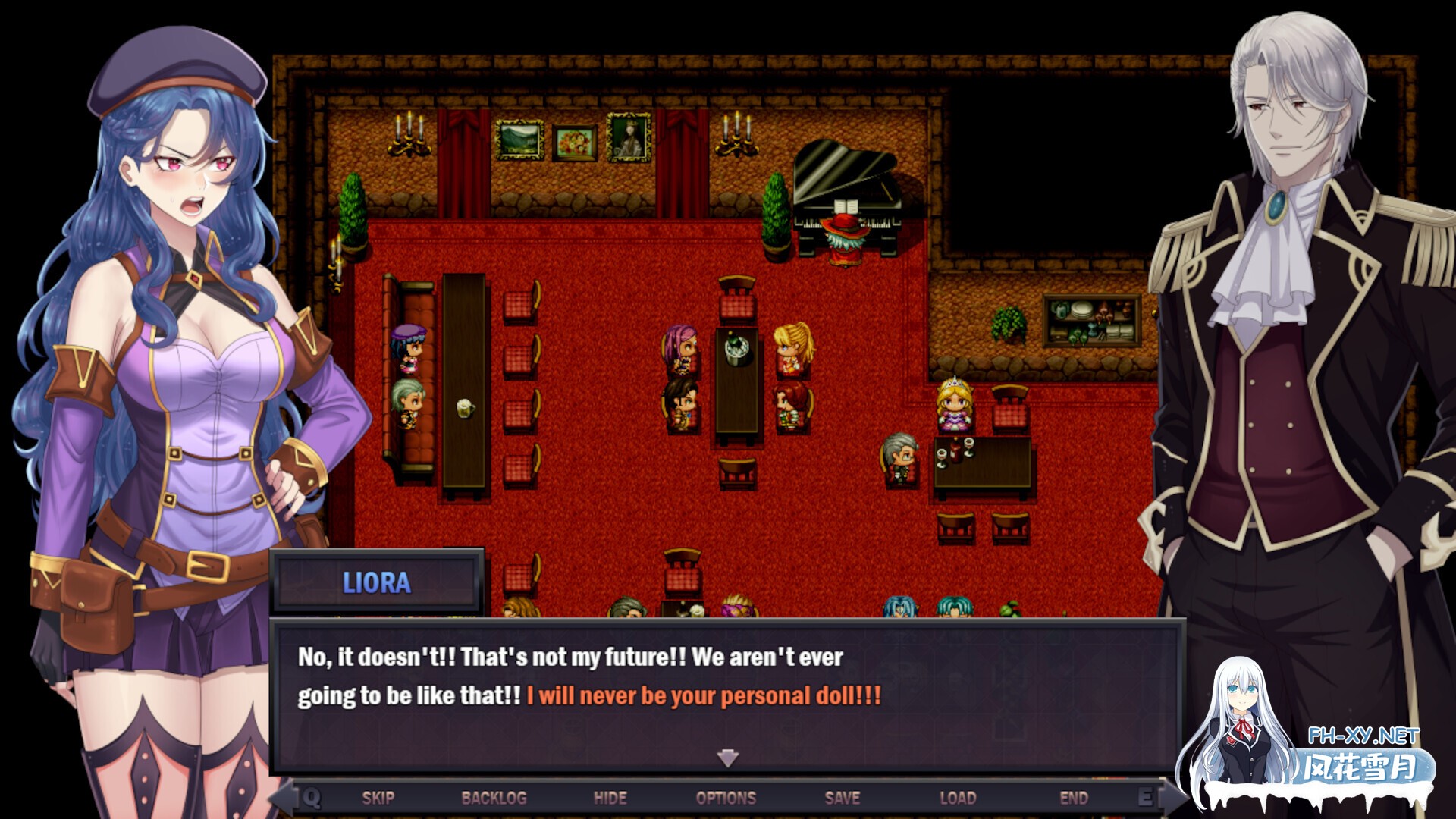Viewport: 1456px width, 819px height.
Task: Open the BACKLOG from the quick menu
Action: pyautogui.click(x=495, y=798)
